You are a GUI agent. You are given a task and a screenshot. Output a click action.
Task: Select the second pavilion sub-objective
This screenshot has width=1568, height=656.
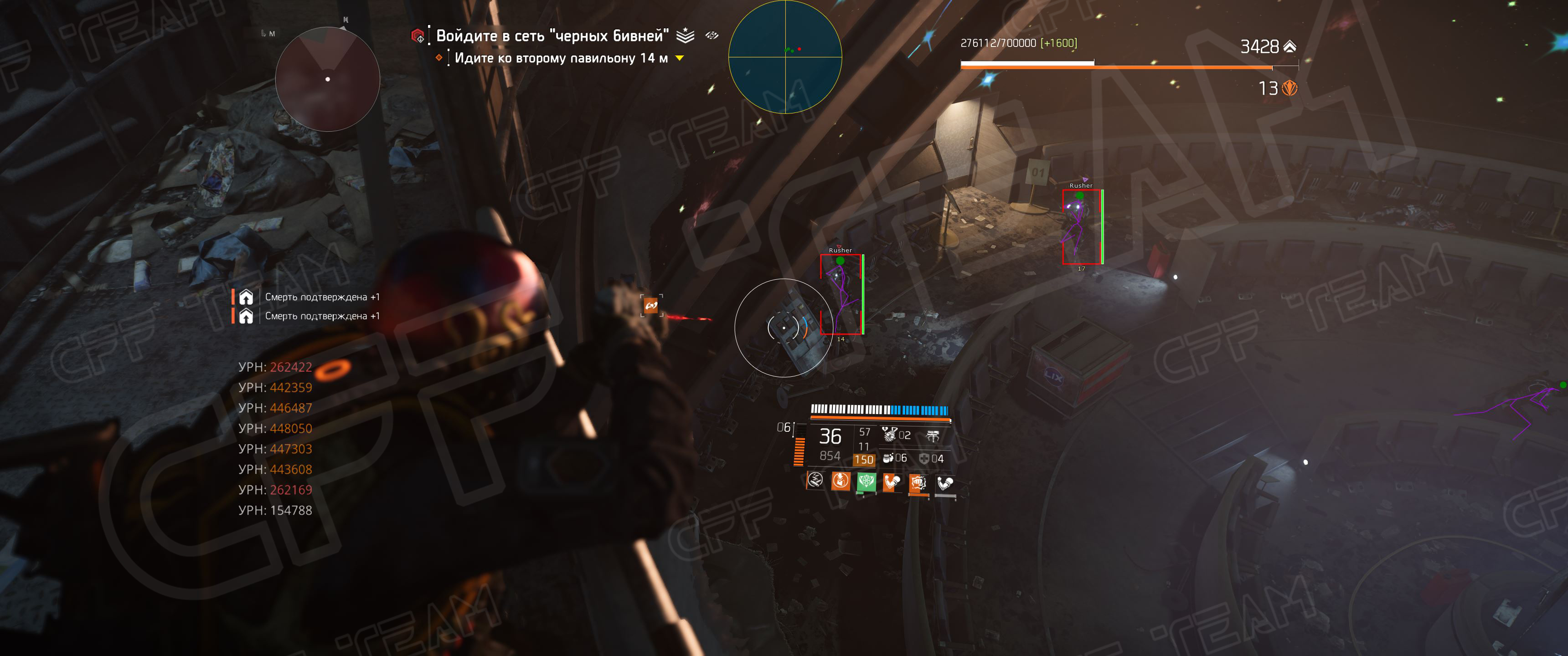(x=561, y=58)
